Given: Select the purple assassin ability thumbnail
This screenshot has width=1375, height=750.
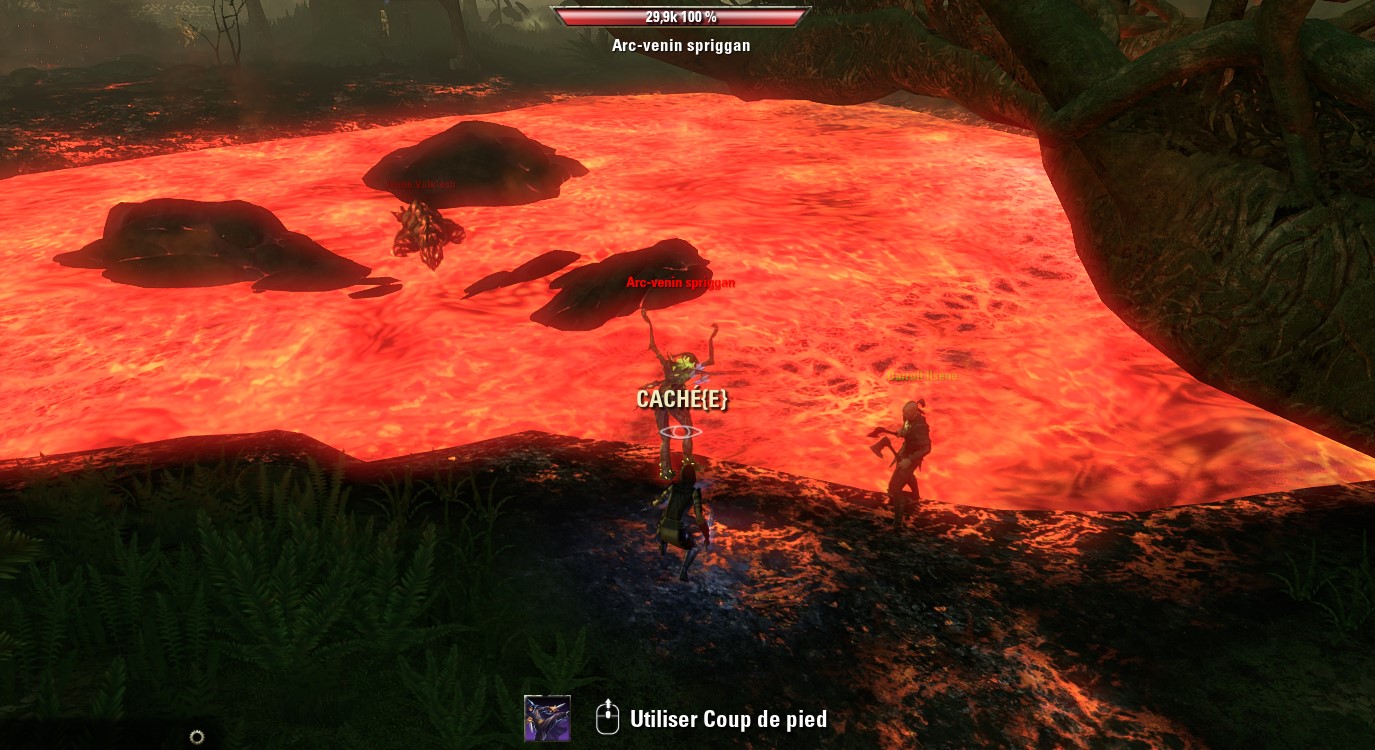Looking at the screenshot, I should (x=547, y=717).
